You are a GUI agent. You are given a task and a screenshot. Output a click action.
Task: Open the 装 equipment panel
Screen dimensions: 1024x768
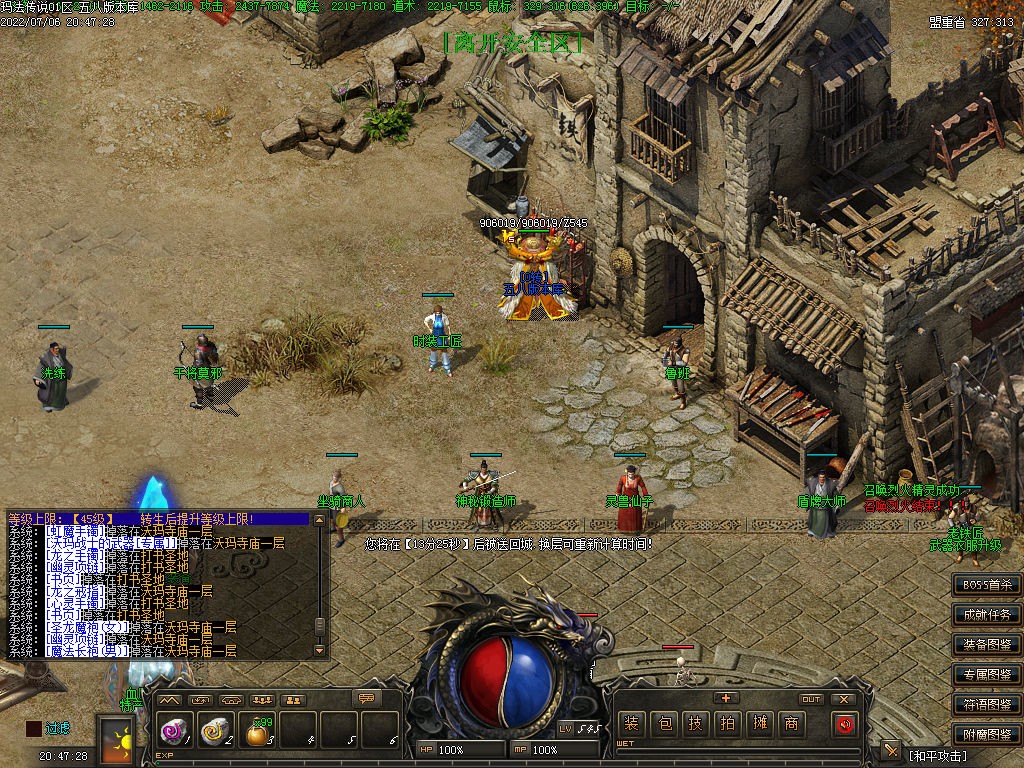tap(631, 723)
